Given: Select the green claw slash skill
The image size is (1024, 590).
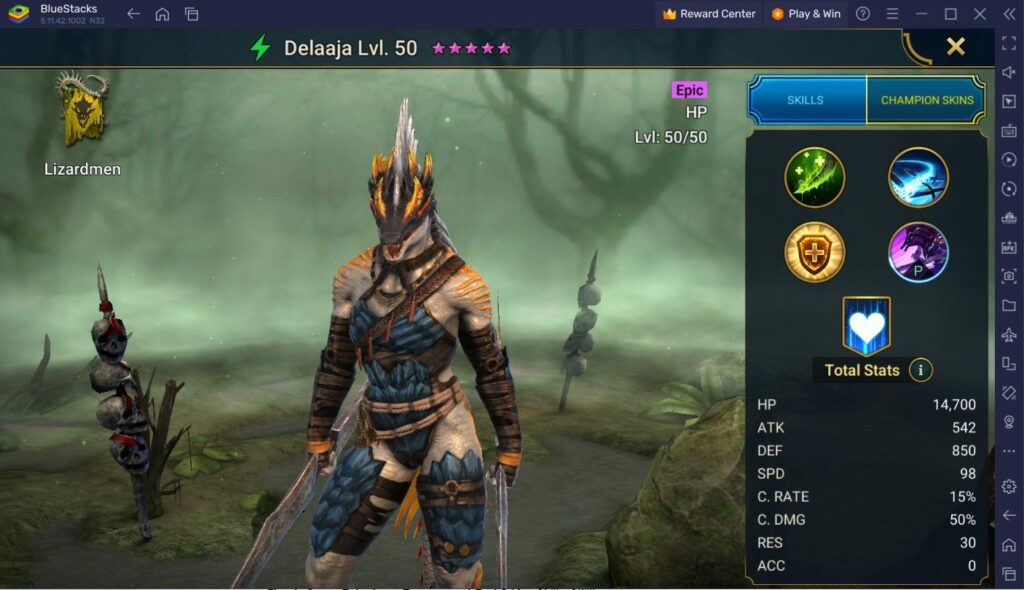Looking at the screenshot, I should [815, 177].
